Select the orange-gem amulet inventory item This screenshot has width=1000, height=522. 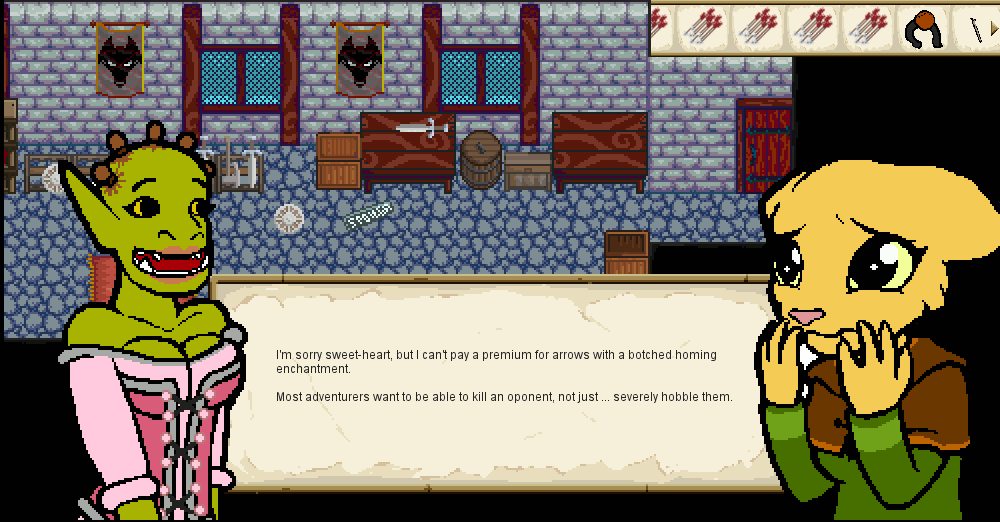(x=920, y=28)
